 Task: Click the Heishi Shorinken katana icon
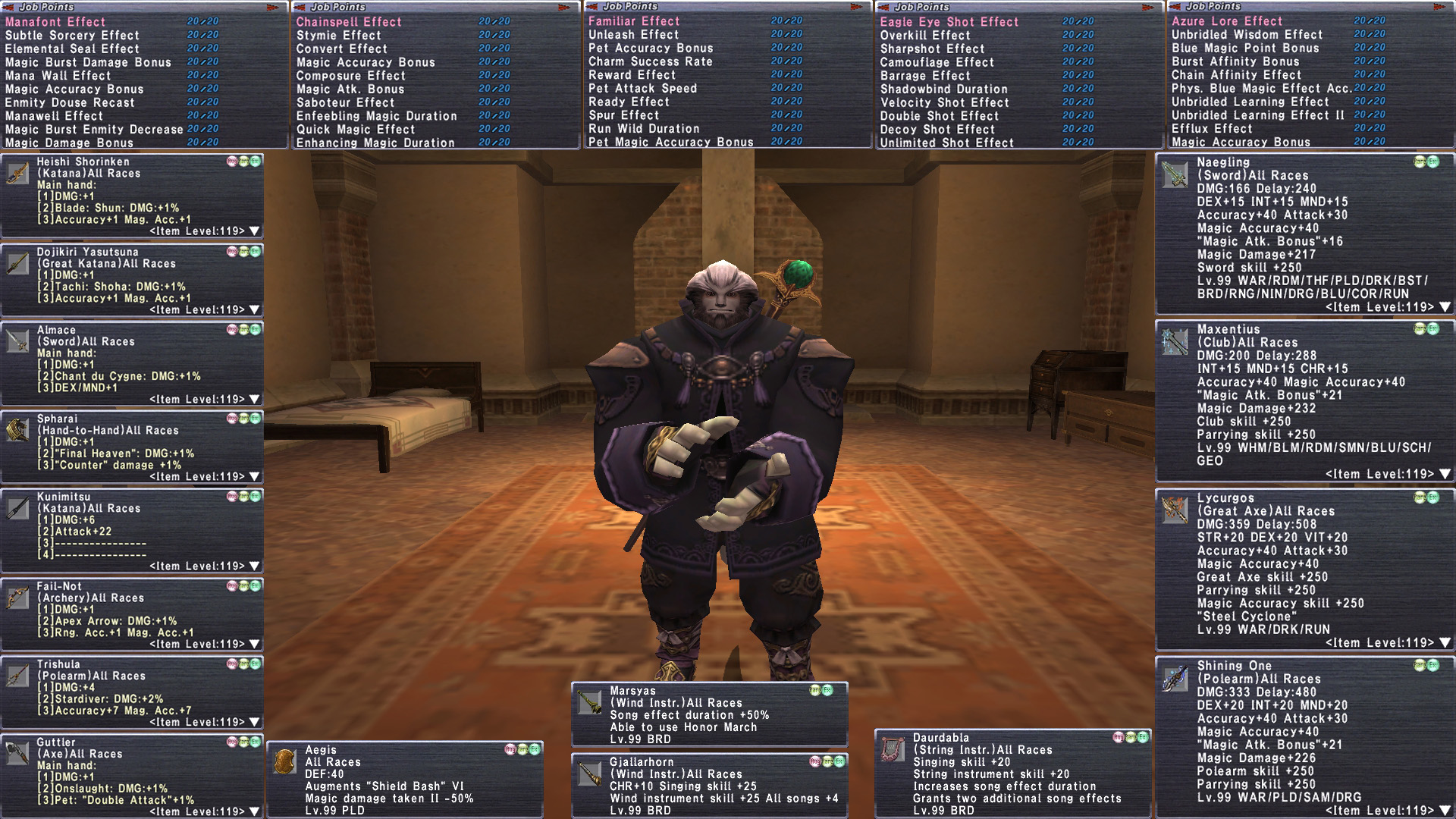point(17,173)
